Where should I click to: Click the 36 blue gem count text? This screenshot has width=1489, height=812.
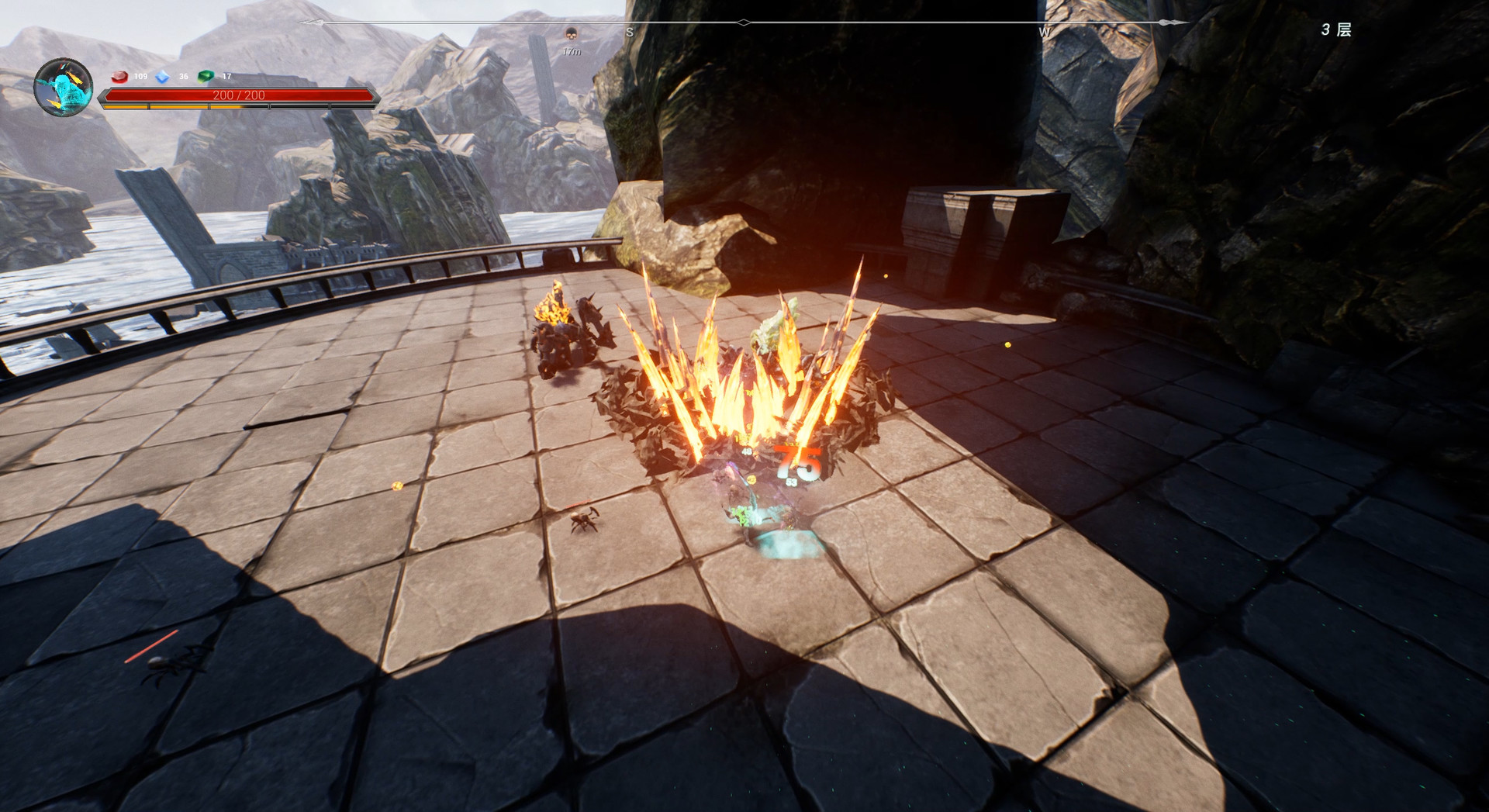pos(182,78)
